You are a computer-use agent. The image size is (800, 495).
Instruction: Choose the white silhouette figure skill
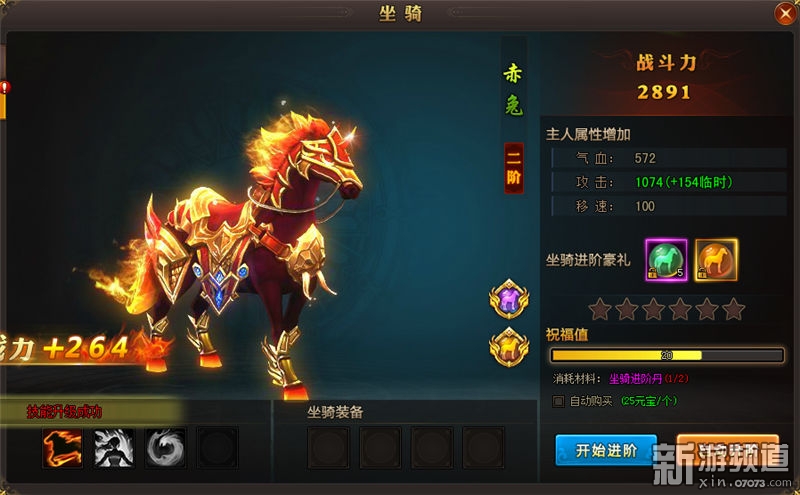tap(114, 448)
